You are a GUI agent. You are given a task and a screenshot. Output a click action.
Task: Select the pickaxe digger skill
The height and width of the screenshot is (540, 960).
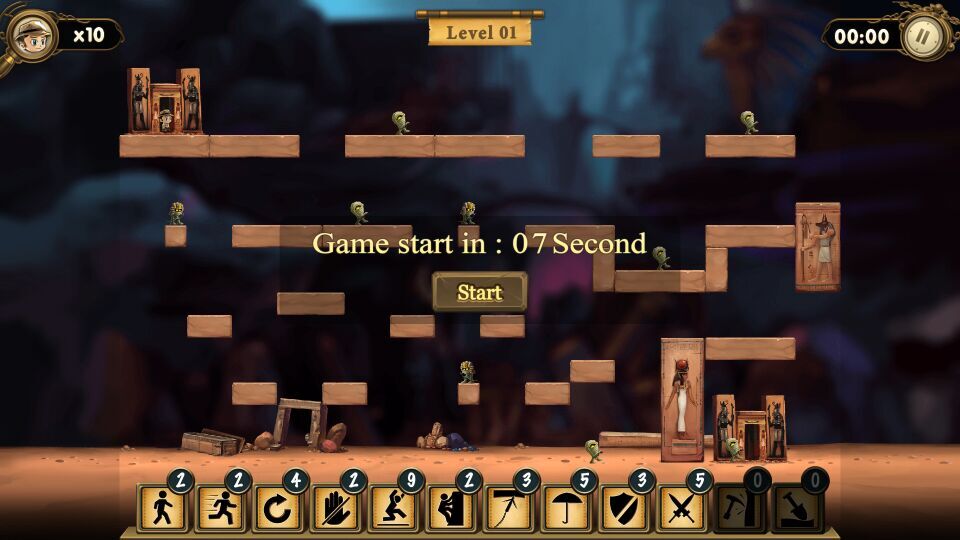click(x=739, y=509)
